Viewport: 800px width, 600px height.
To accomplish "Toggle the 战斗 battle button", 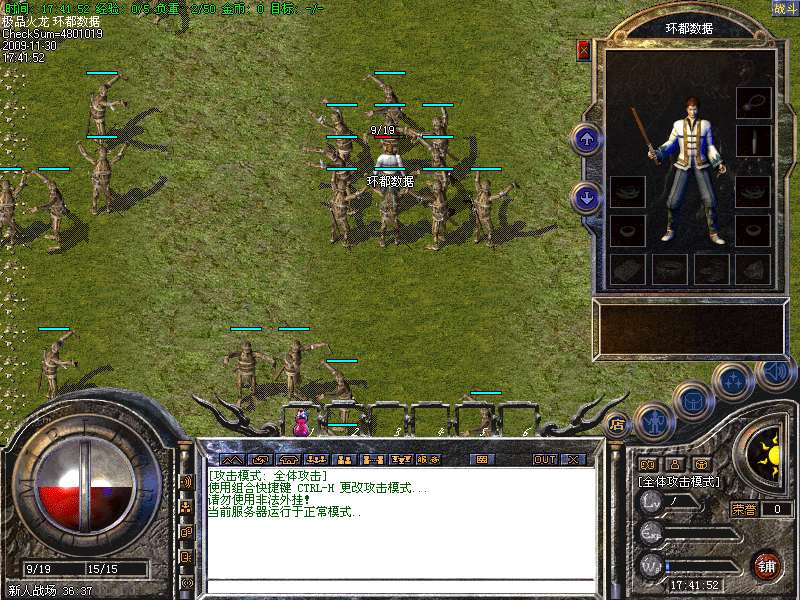I will click(784, 8).
